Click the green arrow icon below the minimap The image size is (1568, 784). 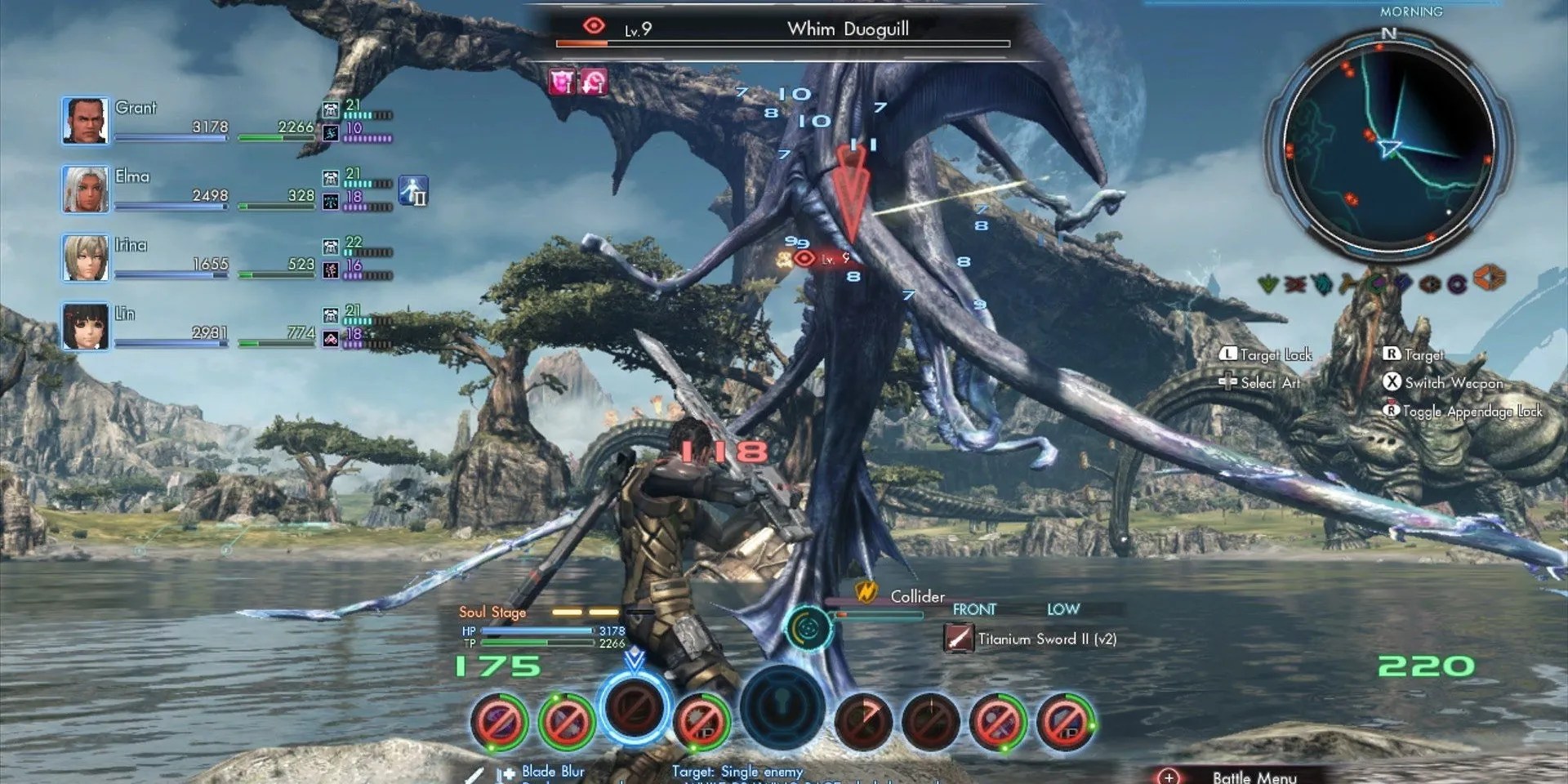pyautogui.click(x=1268, y=284)
